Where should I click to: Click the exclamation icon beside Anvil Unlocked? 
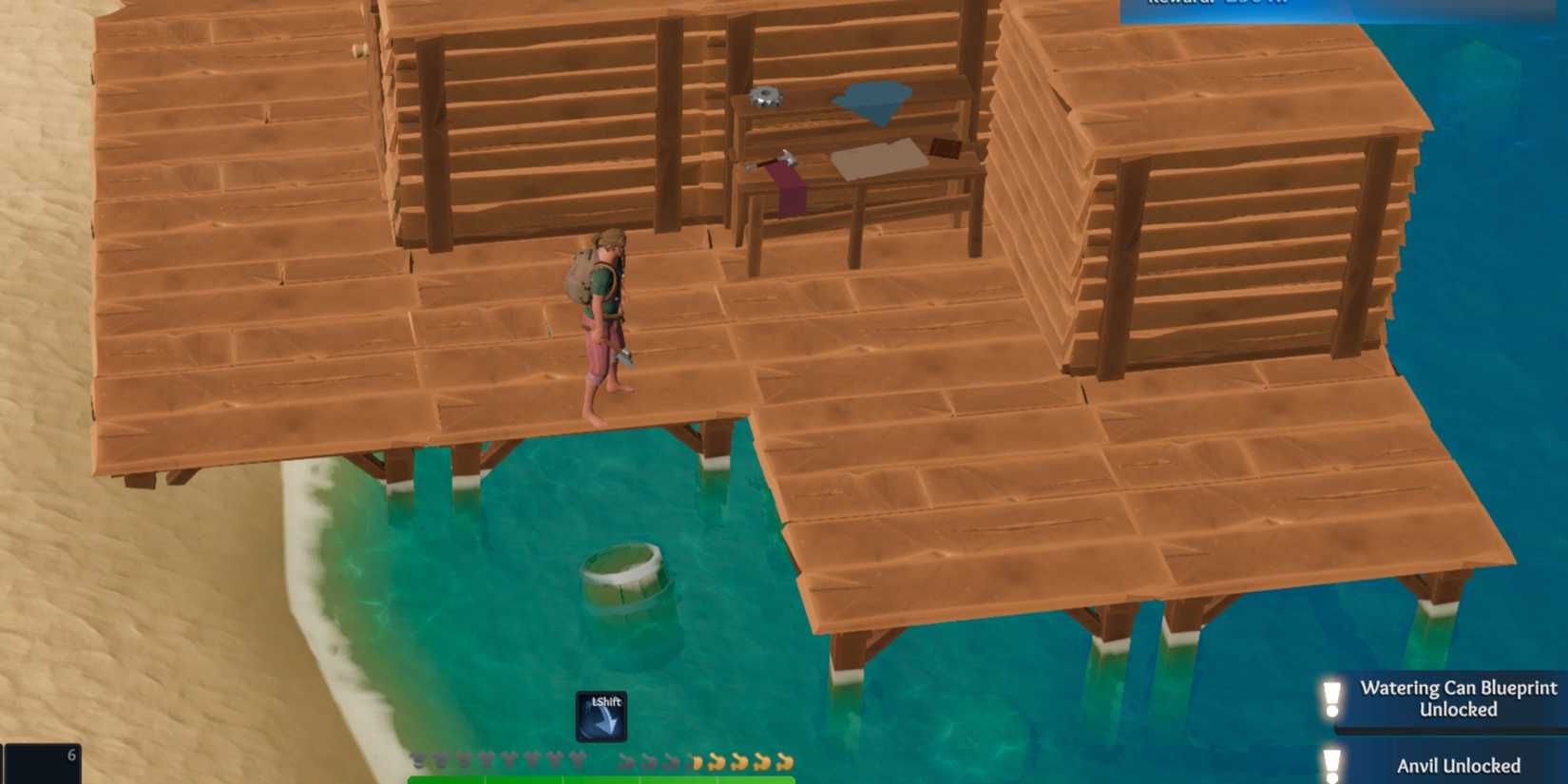click(1330, 763)
